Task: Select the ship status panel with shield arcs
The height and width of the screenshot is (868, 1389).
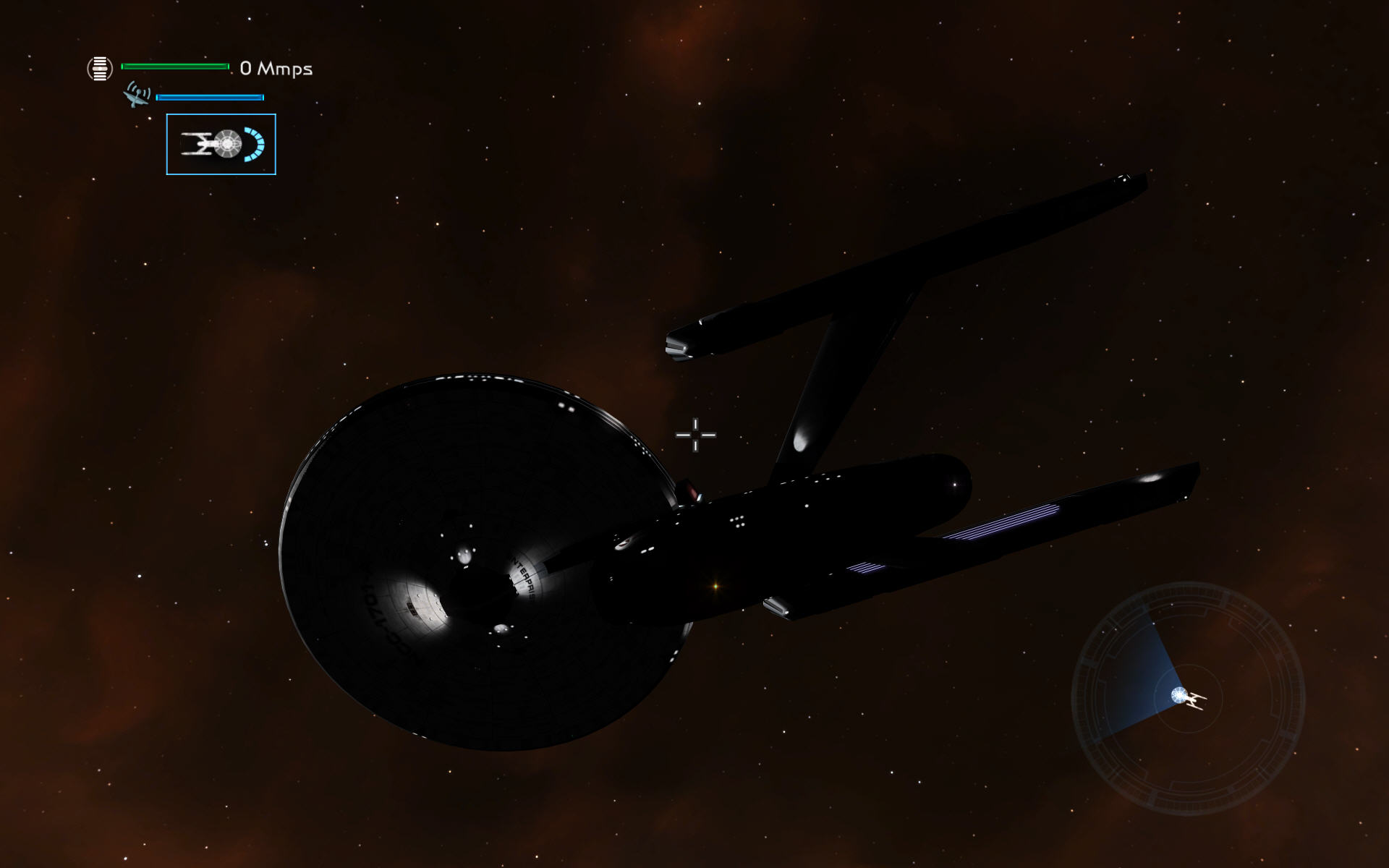Action: (x=221, y=145)
